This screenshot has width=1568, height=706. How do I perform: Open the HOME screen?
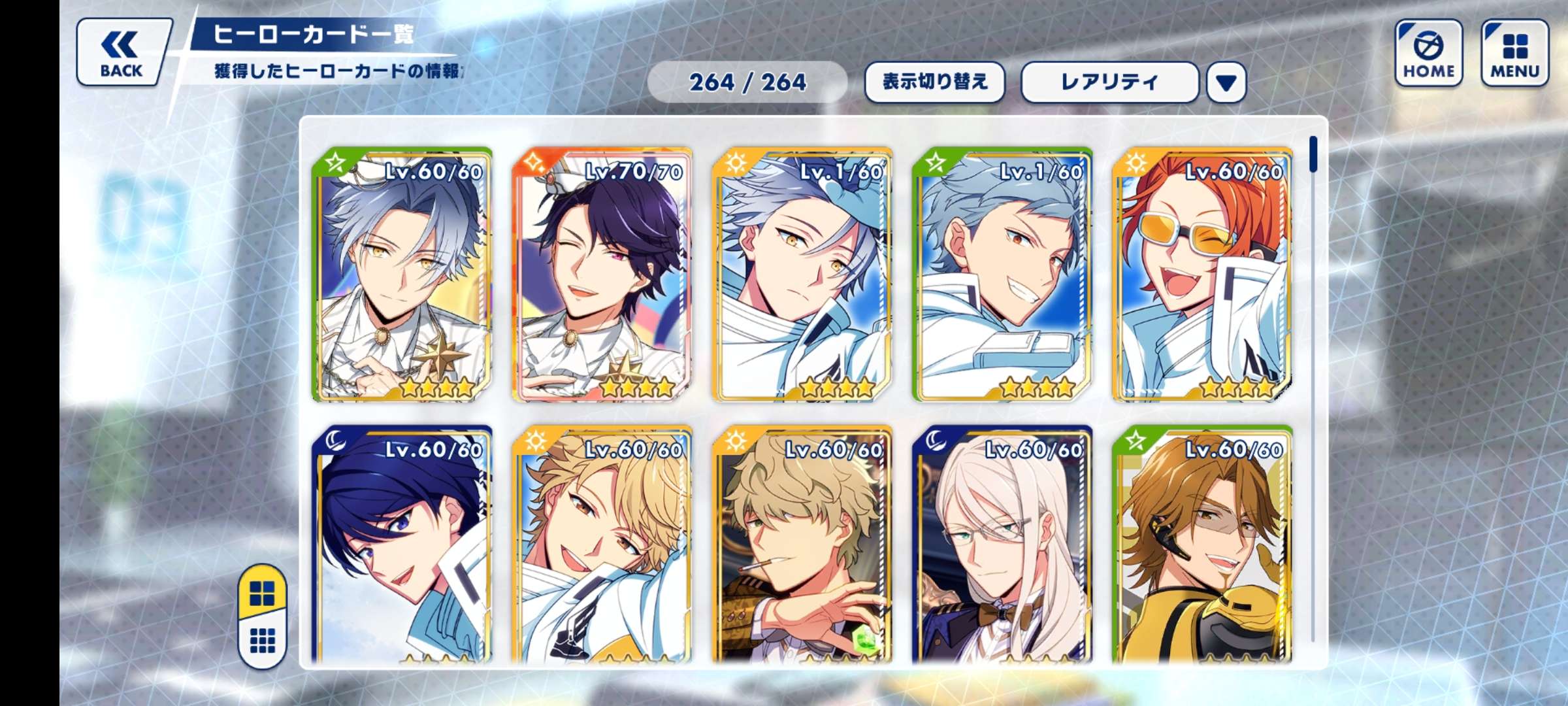click(x=1428, y=53)
